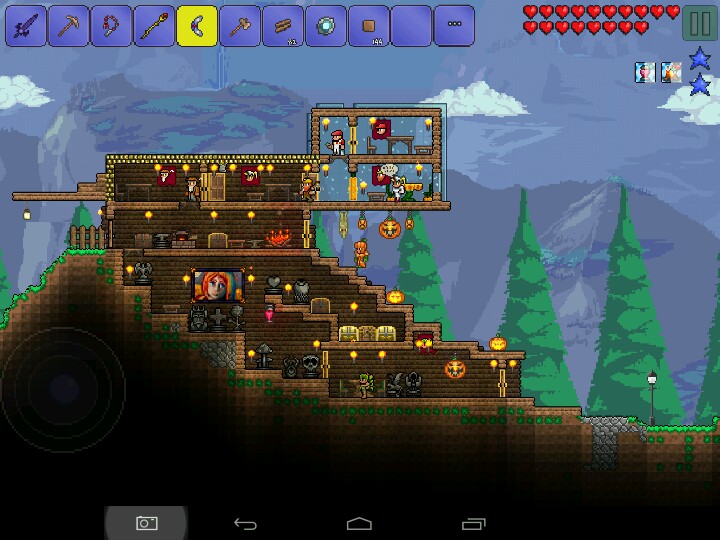Select the dirt block stack slot

coord(369,26)
